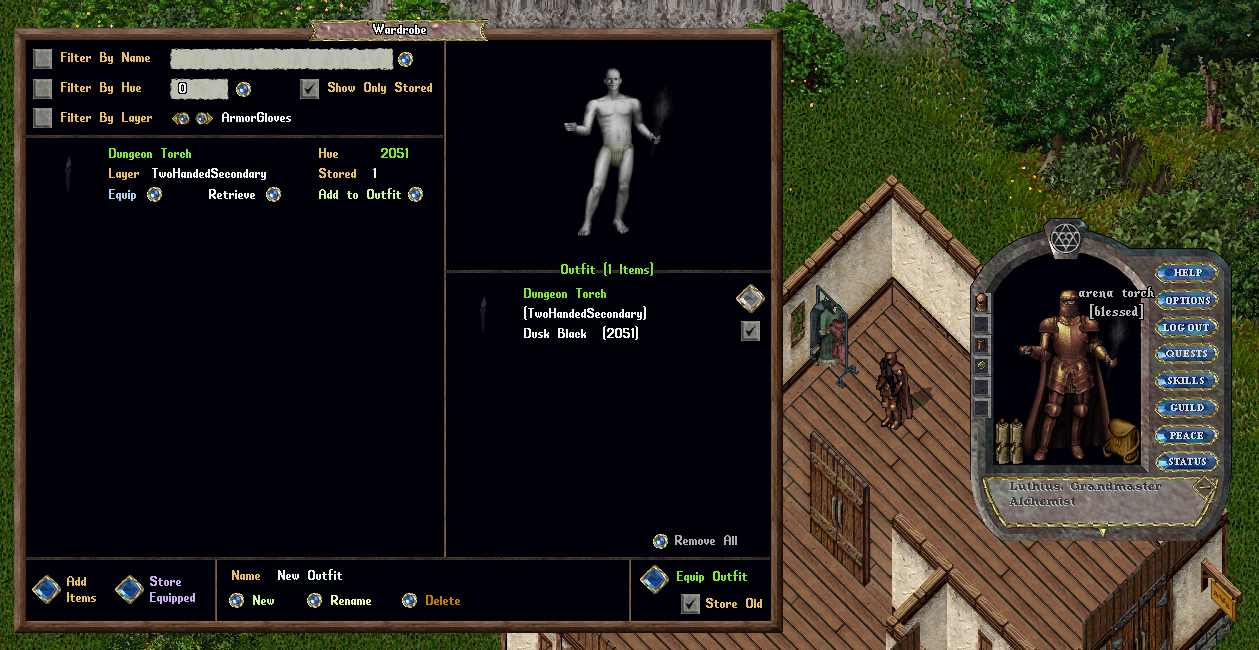This screenshot has width=1259, height=650.
Task: Rename the current outfit
Action: click(x=314, y=601)
